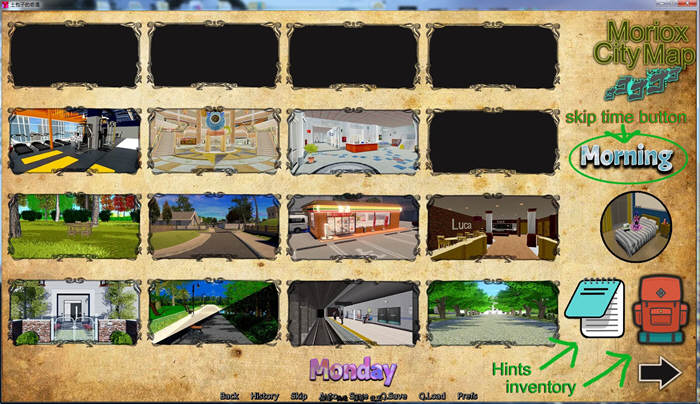Open the History log

[265, 396]
